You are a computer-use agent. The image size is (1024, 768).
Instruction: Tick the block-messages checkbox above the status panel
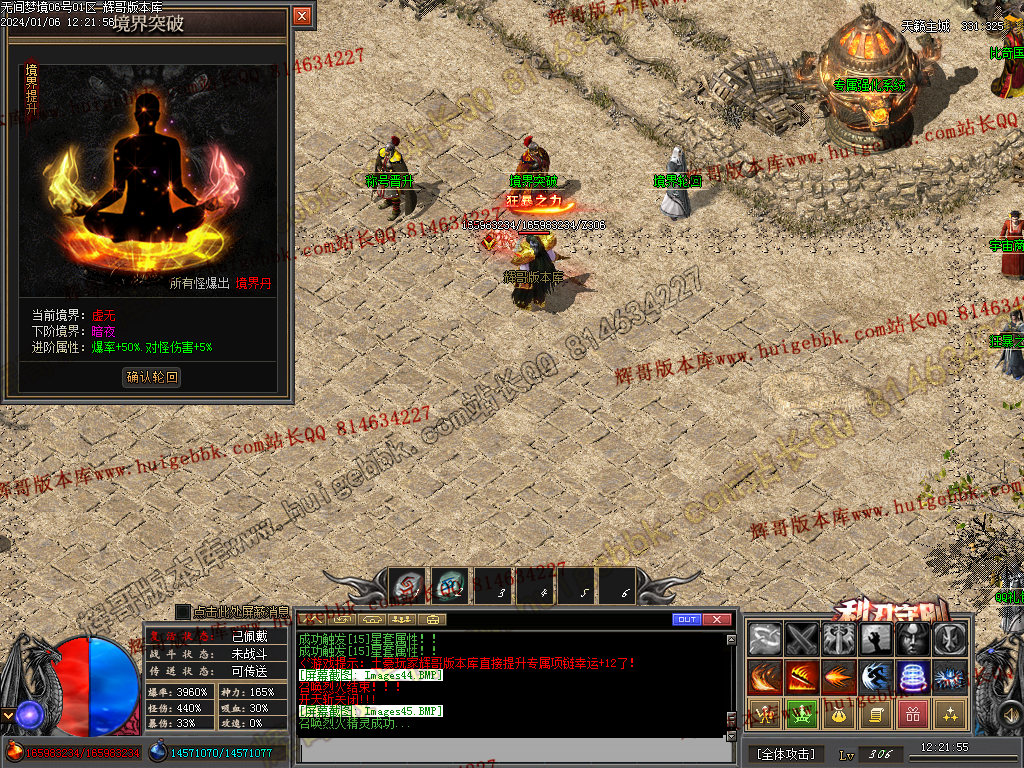(183, 611)
